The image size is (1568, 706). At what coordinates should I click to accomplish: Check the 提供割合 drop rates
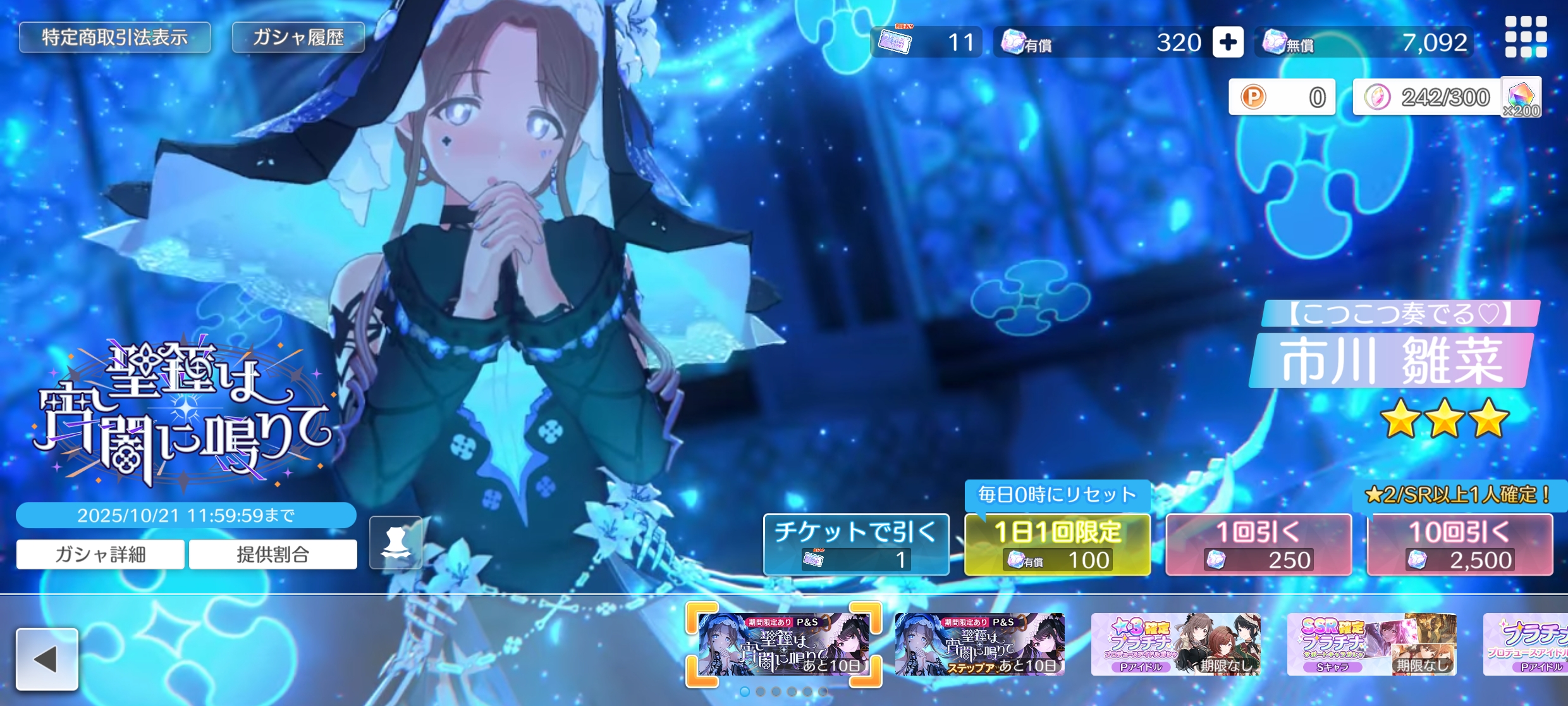(x=273, y=554)
